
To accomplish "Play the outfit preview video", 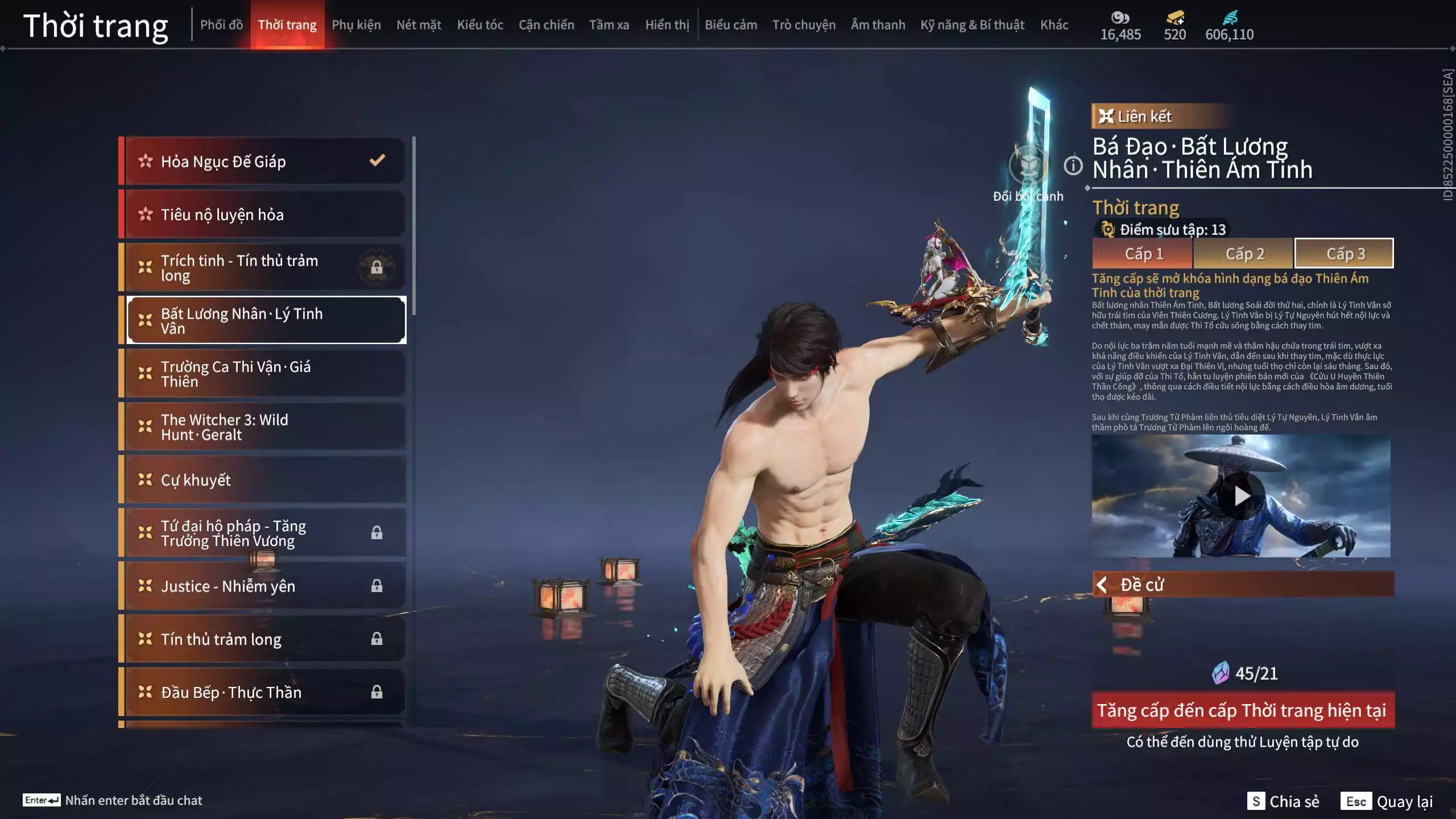I will click(x=1242, y=496).
